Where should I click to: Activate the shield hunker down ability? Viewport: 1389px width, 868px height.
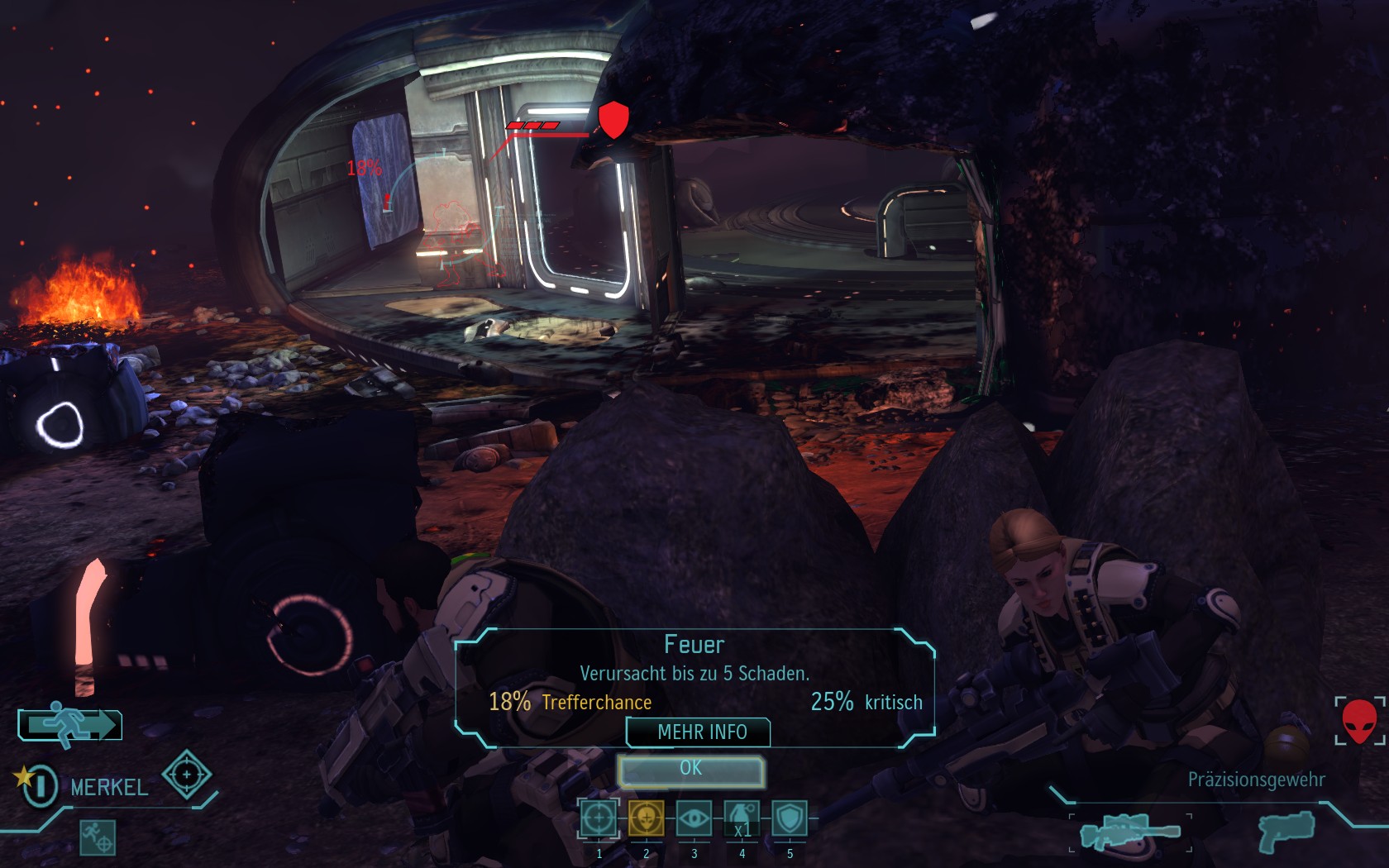click(x=790, y=818)
